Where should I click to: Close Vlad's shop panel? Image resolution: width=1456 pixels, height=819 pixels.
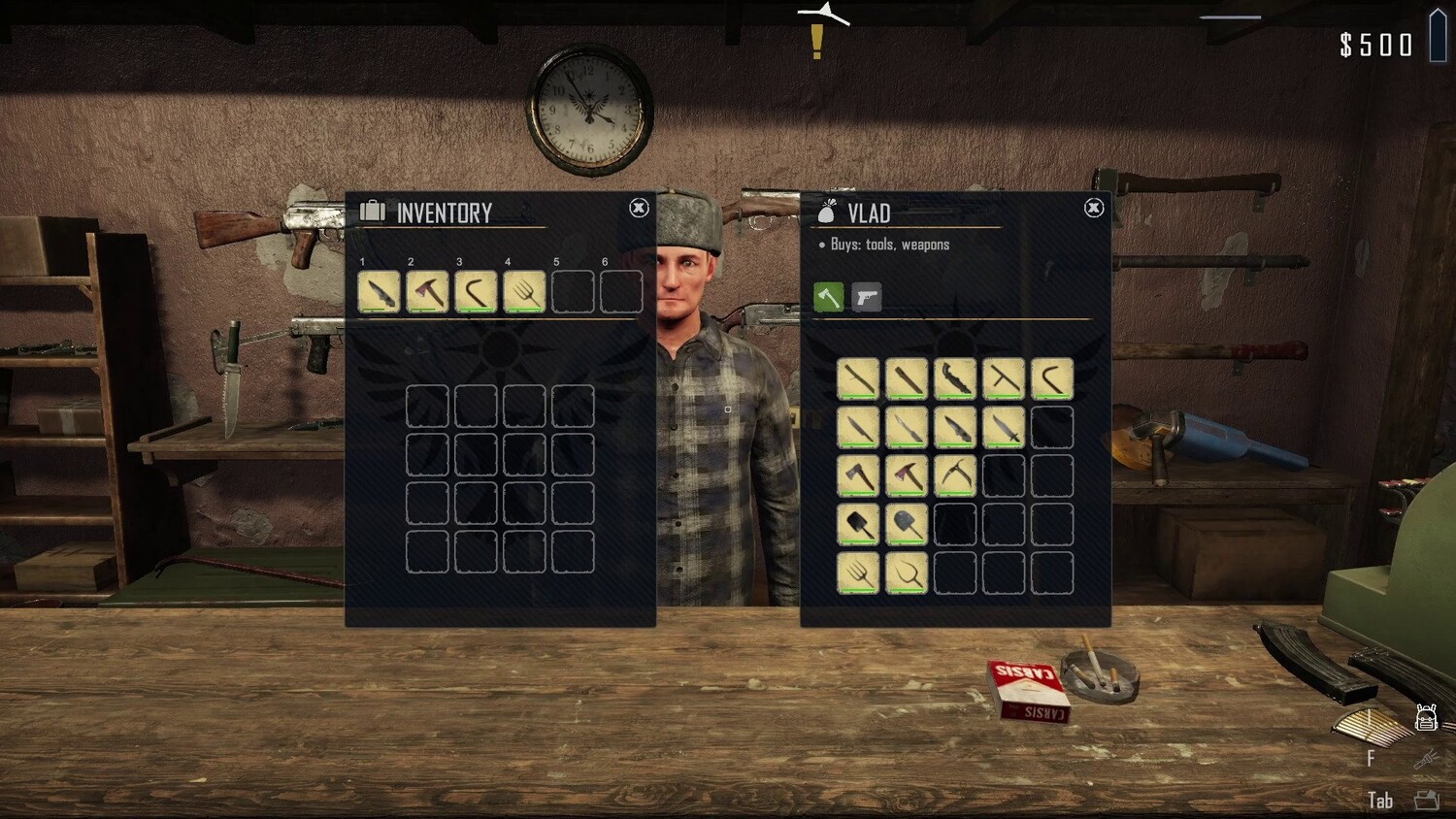click(x=1094, y=208)
